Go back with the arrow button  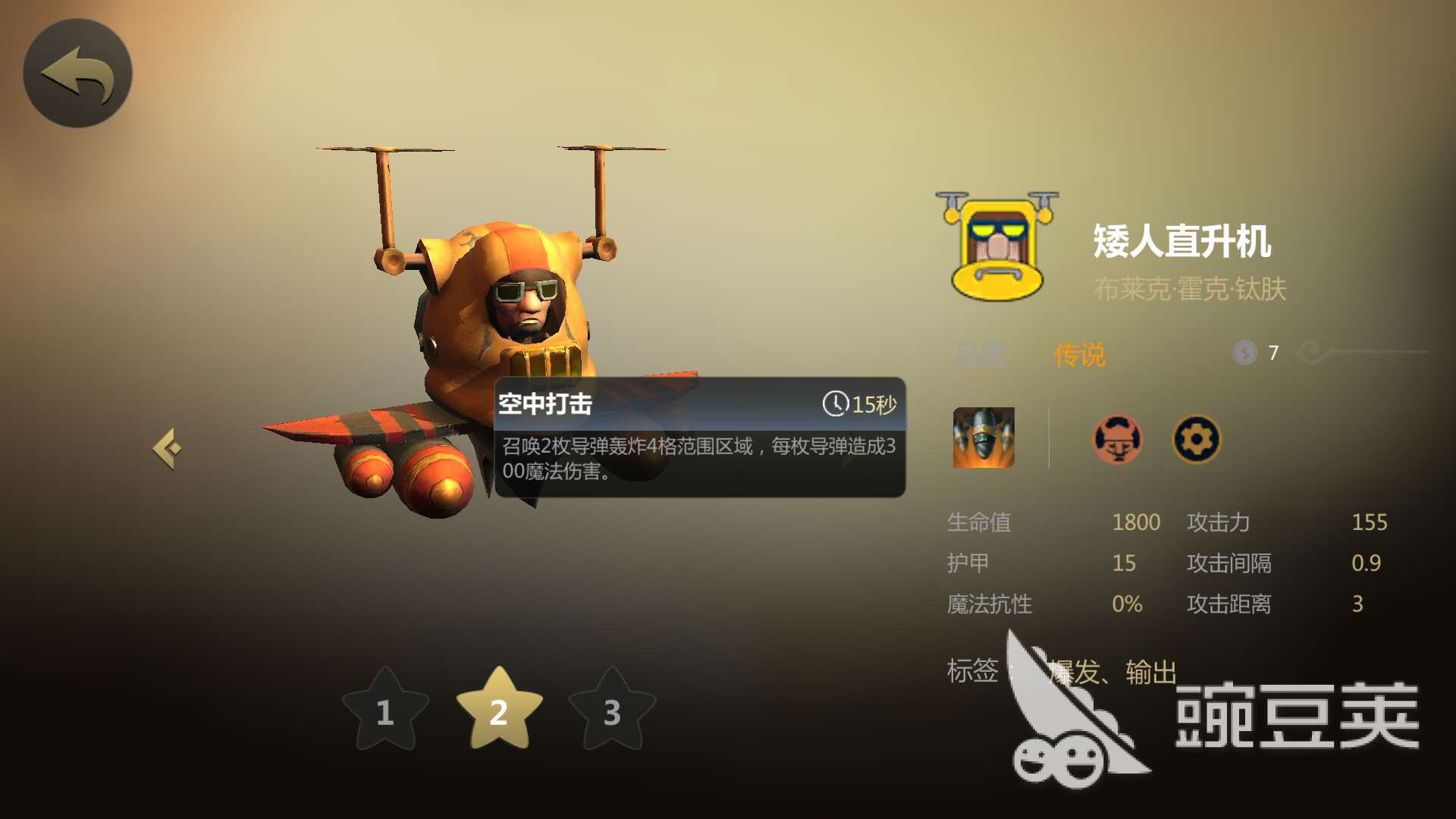tap(77, 74)
